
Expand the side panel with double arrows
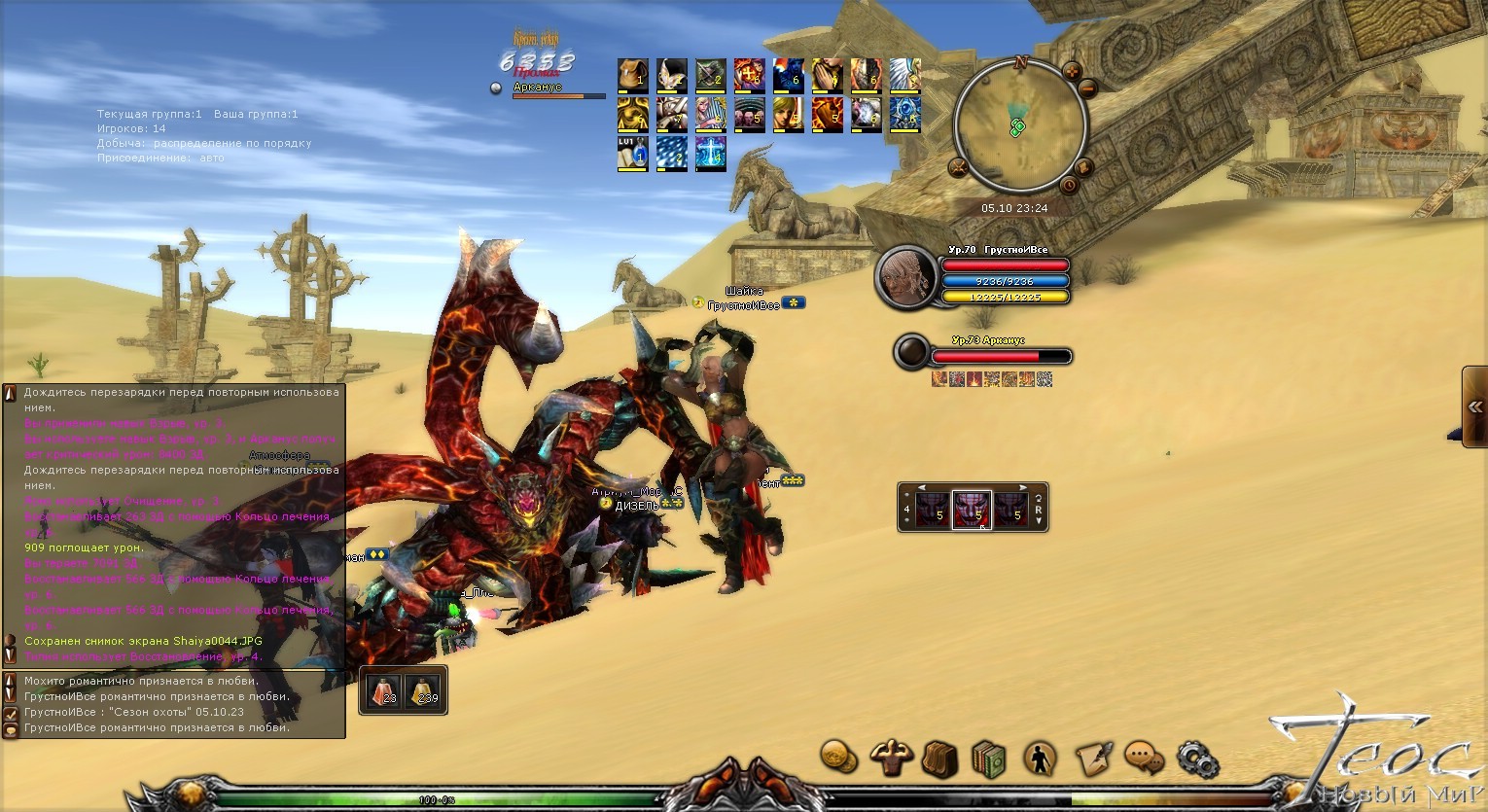point(1475,406)
